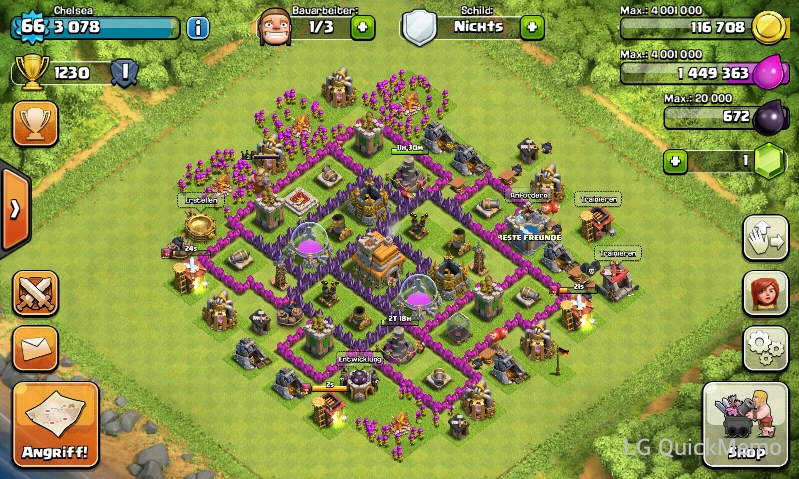
Task: Open the mail envelope inbox
Action: coord(34,349)
